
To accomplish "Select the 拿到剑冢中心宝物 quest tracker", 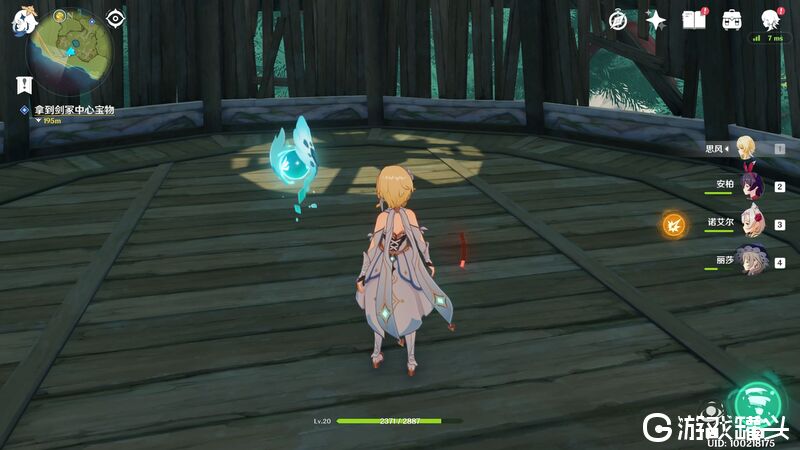I will point(72,109).
